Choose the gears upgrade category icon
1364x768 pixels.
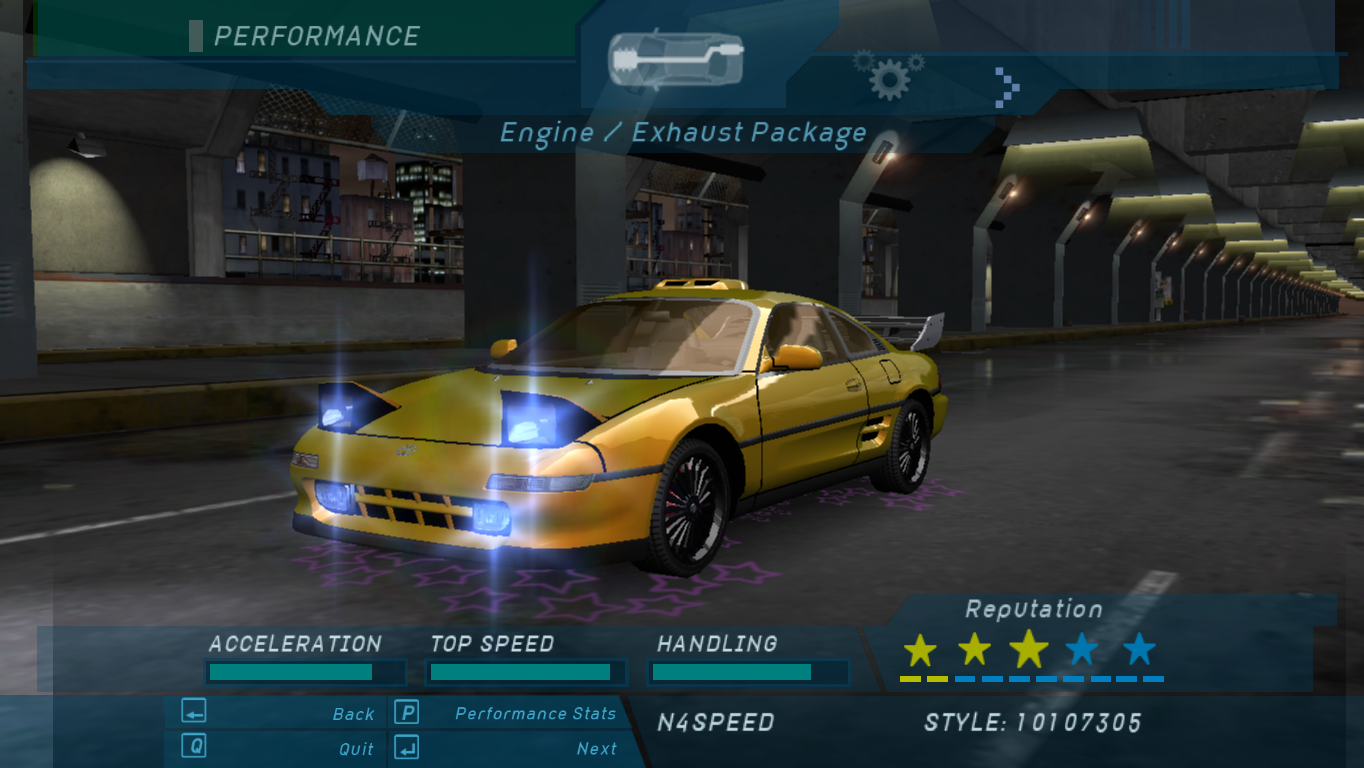coord(888,75)
